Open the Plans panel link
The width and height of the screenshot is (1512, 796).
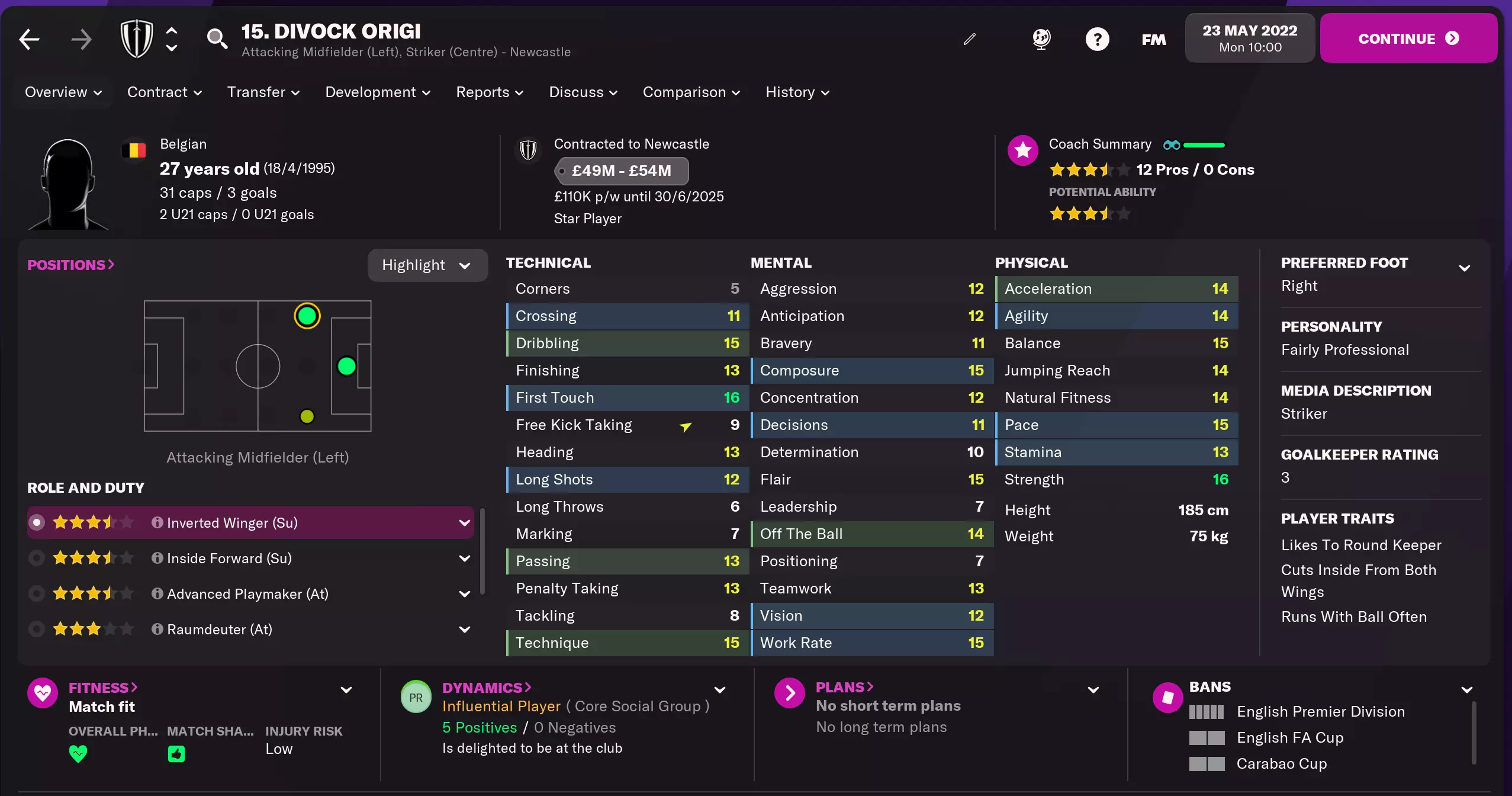point(844,687)
